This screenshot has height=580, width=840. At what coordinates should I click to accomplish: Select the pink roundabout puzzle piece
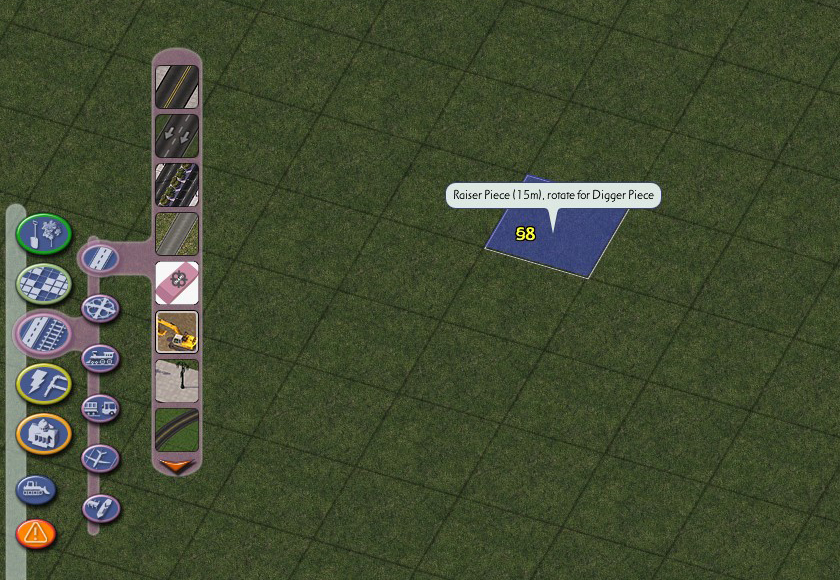[x=177, y=283]
